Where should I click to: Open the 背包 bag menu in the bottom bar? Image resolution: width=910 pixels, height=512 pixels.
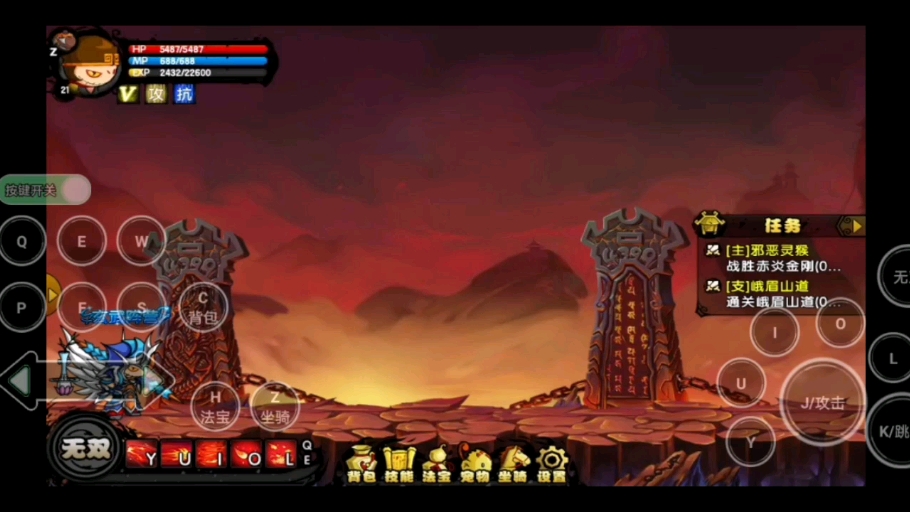[360, 464]
